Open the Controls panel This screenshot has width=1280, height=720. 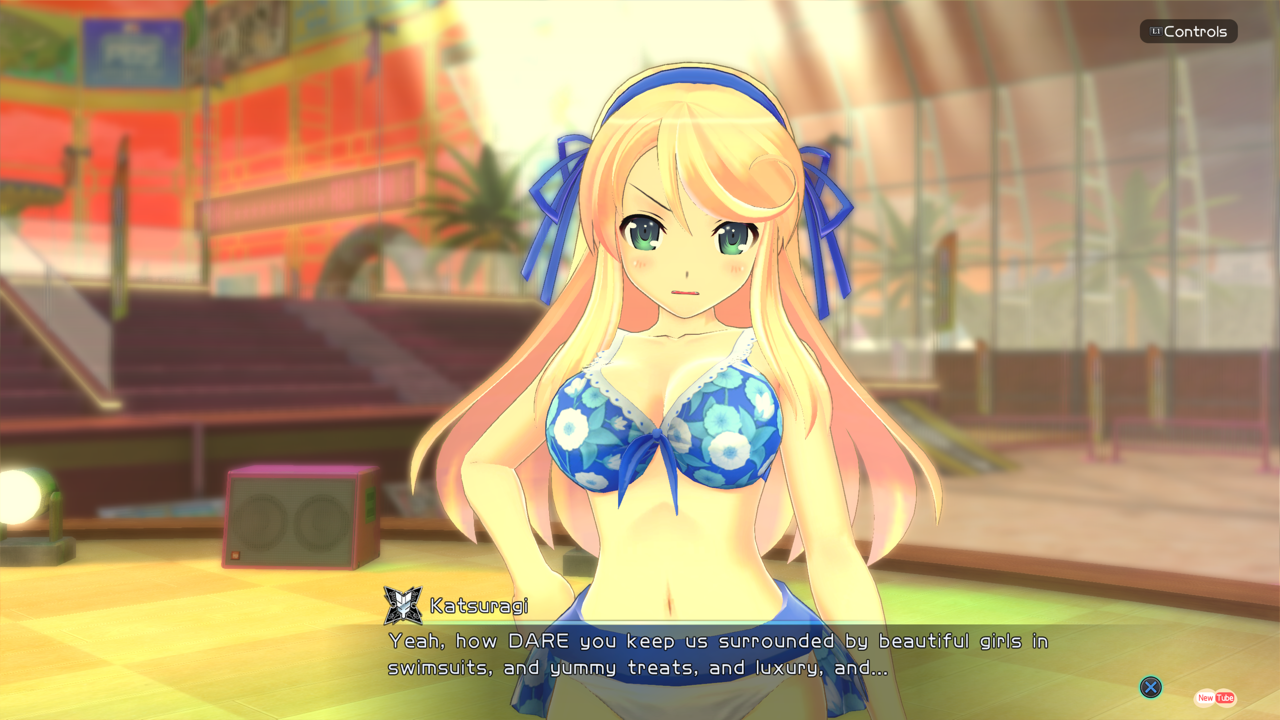[1188, 32]
